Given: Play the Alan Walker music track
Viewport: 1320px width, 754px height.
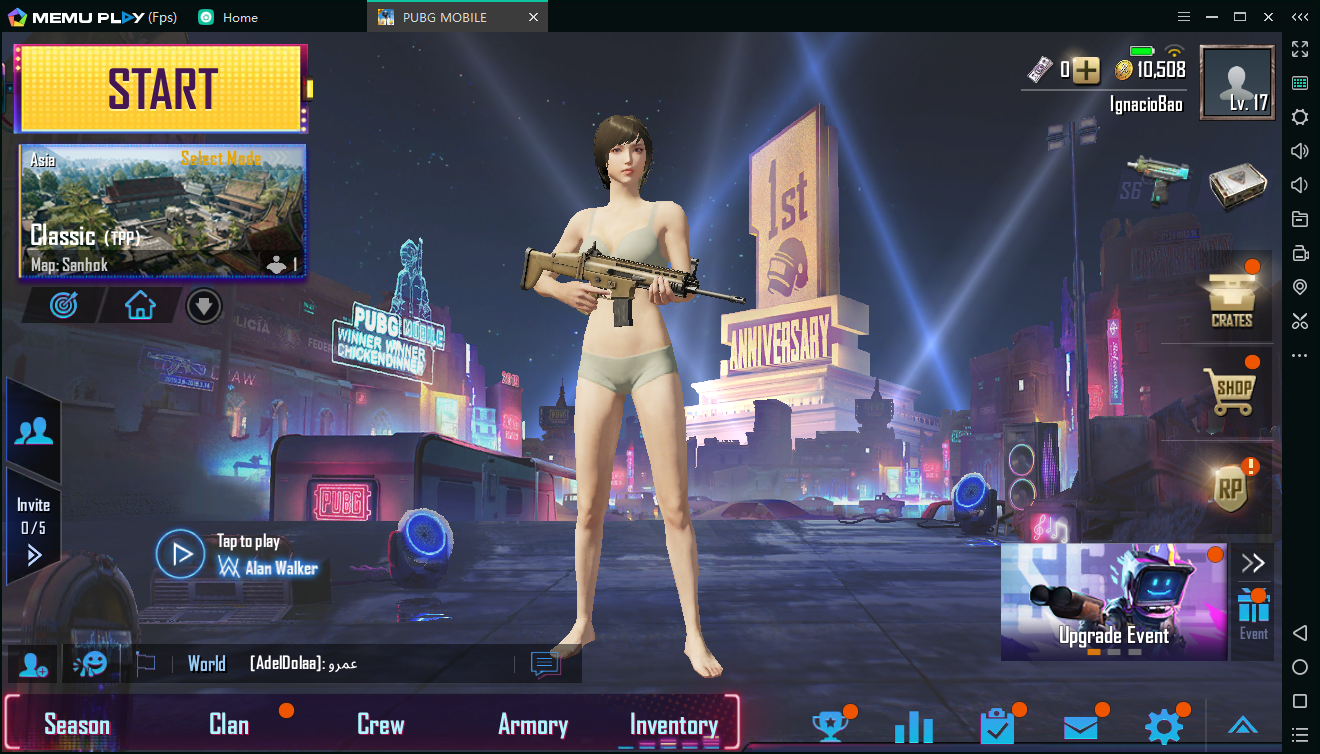Looking at the screenshot, I should coord(180,553).
